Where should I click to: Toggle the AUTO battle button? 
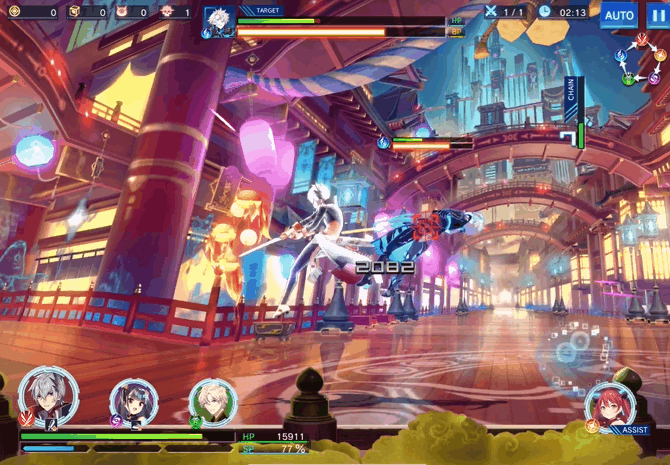tap(619, 15)
